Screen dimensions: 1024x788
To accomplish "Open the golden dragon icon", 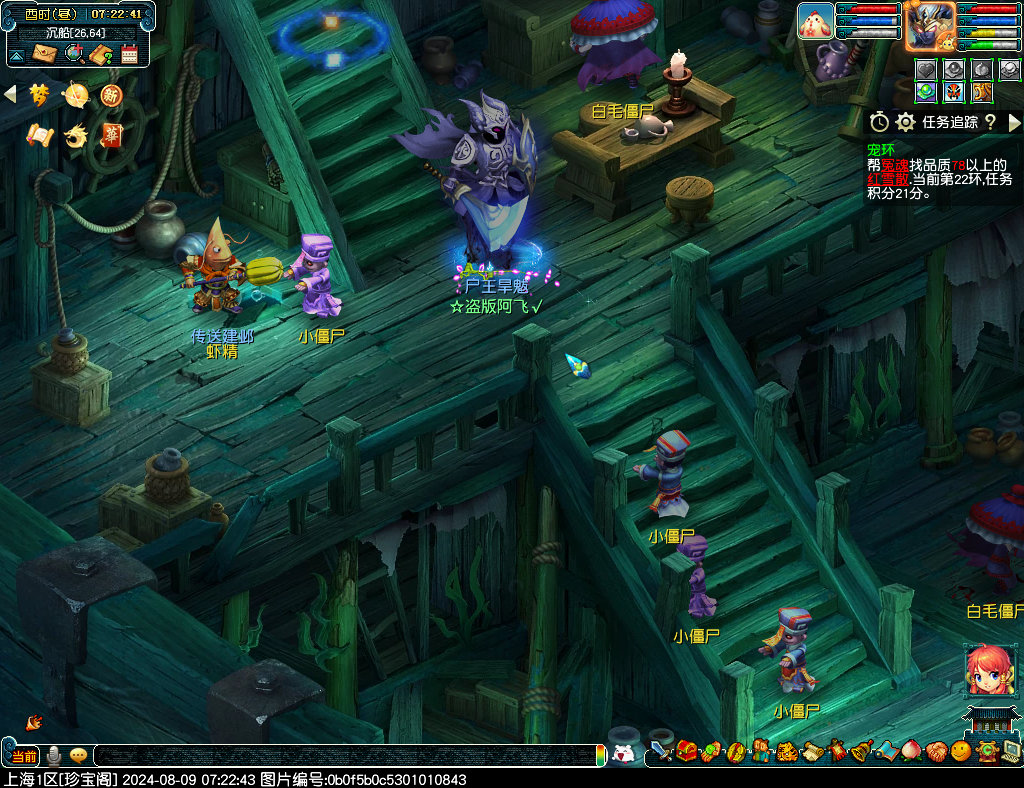I will tap(75, 135).
